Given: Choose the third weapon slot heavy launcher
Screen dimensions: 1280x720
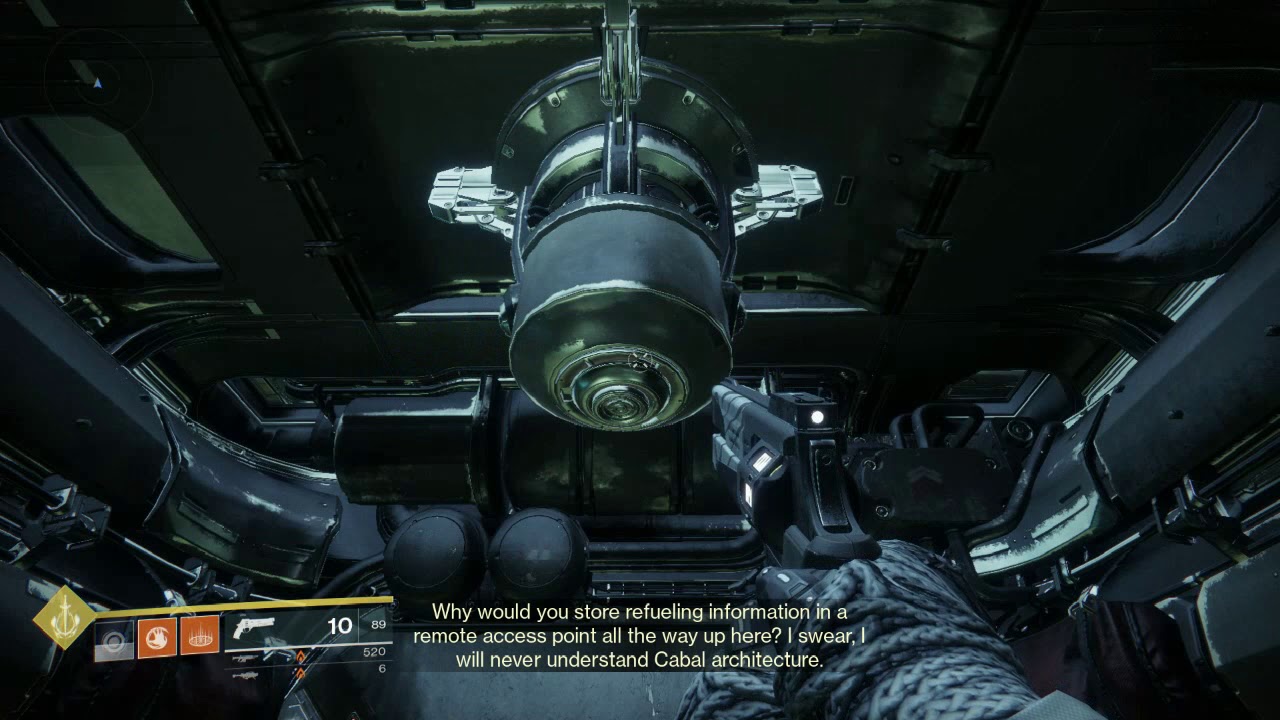Looking at the screenshot, I should pyautogui.click(x=244, y=675).
